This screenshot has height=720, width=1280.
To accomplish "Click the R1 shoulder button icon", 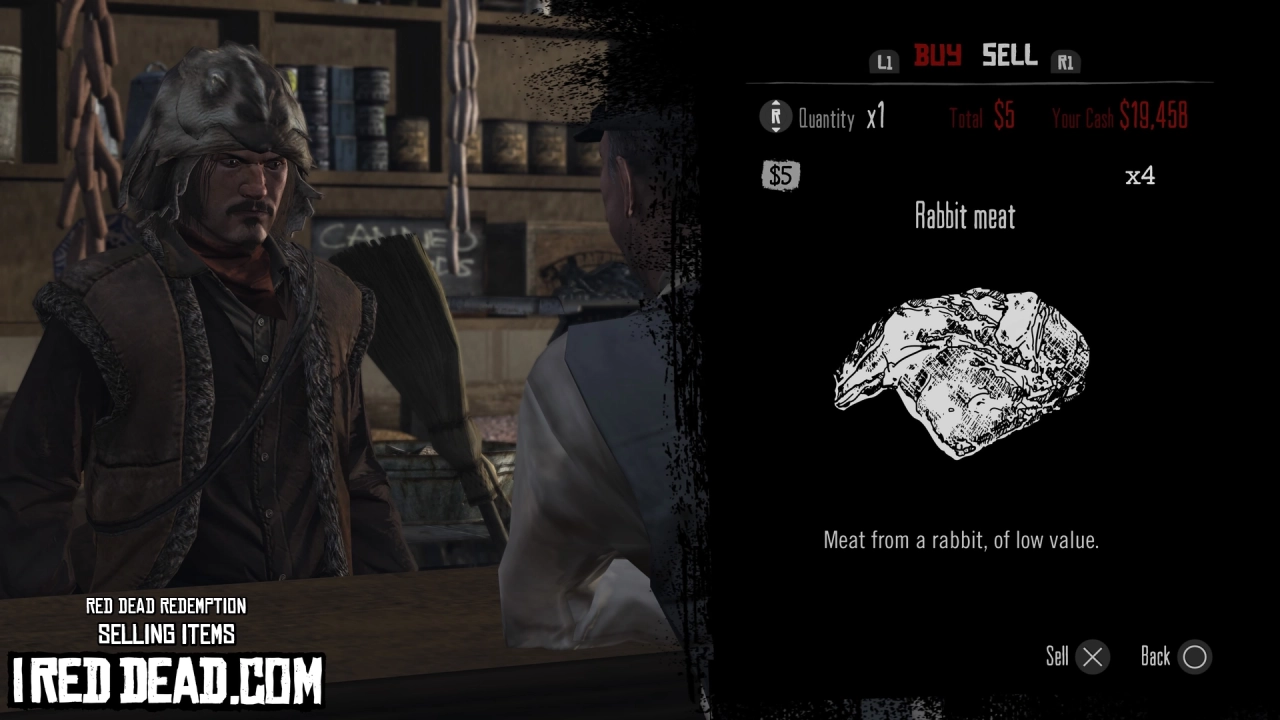I will pos(1066,61).
